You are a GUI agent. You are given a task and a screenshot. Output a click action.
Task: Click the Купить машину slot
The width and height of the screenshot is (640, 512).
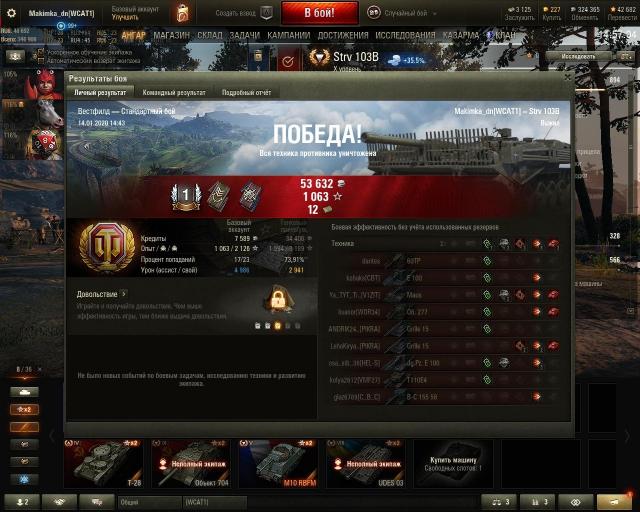click(x=448, y=462)
